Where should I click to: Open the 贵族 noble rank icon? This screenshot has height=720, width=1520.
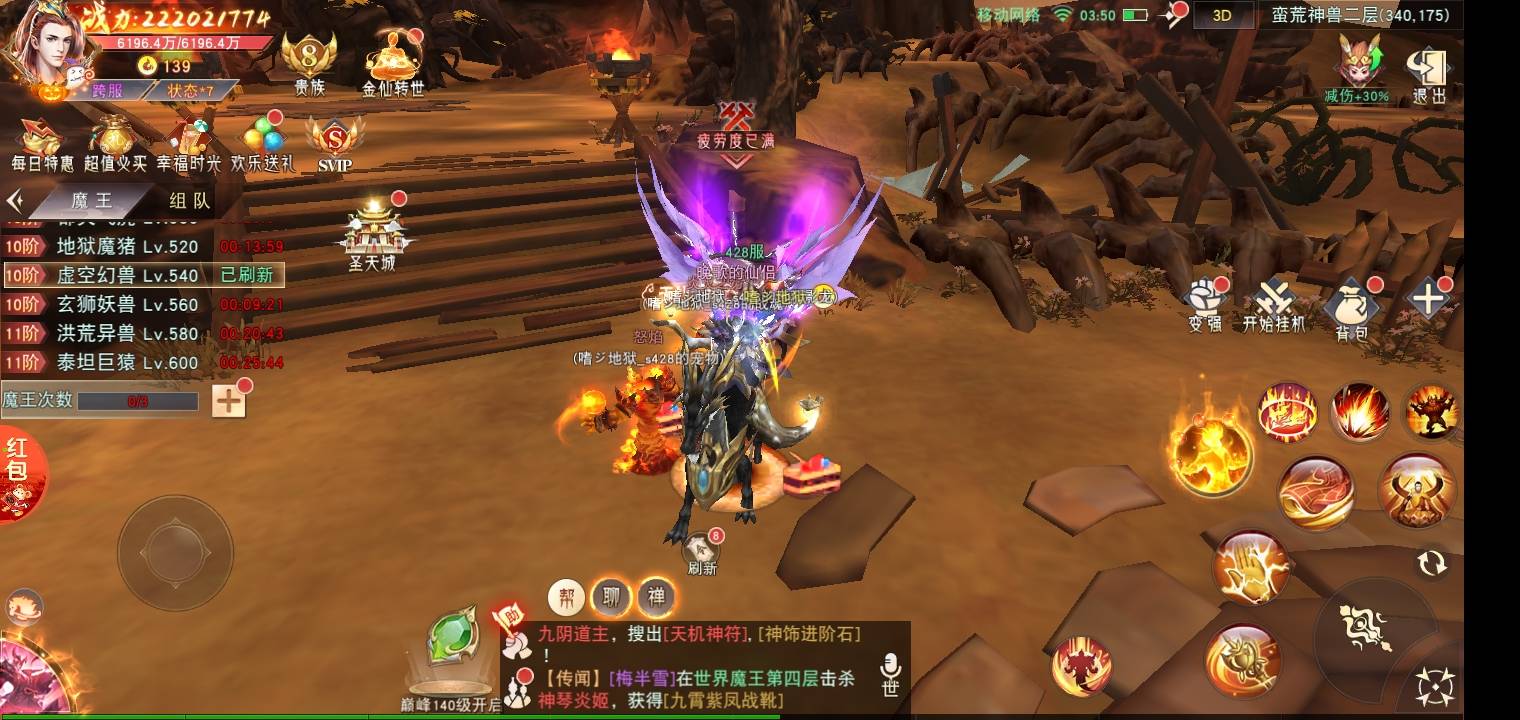click(308, 60)
